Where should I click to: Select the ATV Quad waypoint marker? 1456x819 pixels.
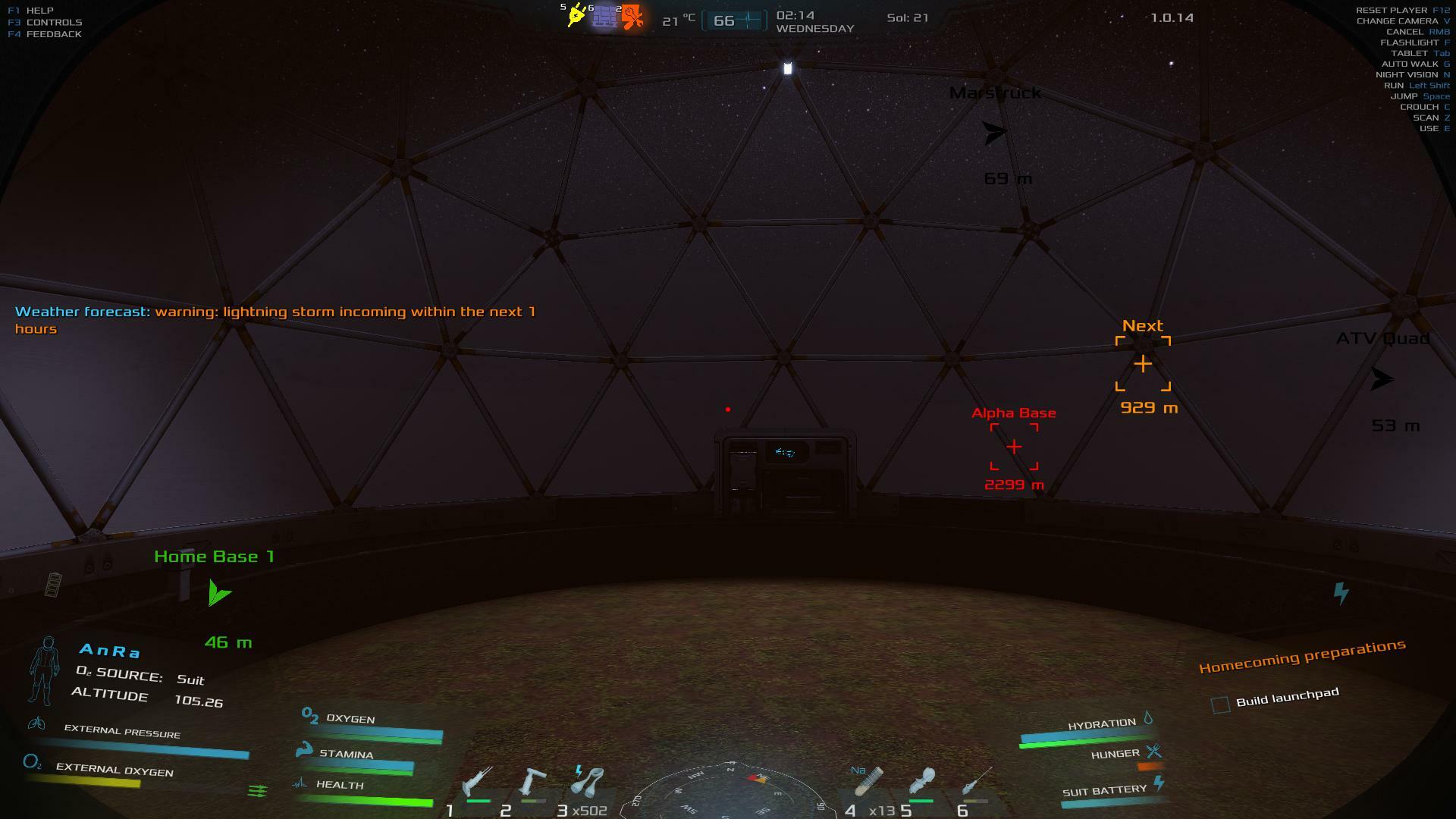[1382, 379]
